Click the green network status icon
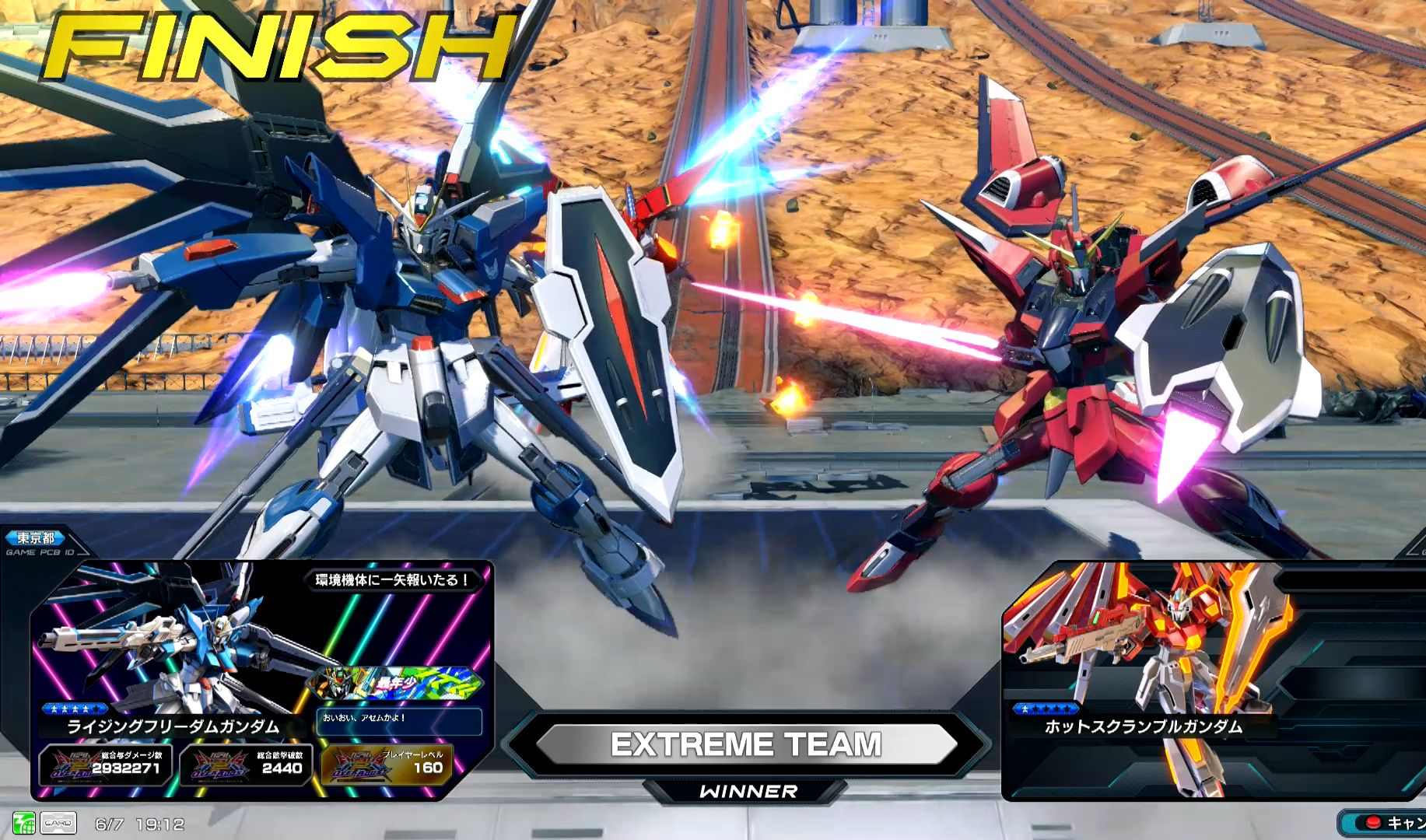The height and width of the screenshot is (840, 1426). (x=23, y=823)
